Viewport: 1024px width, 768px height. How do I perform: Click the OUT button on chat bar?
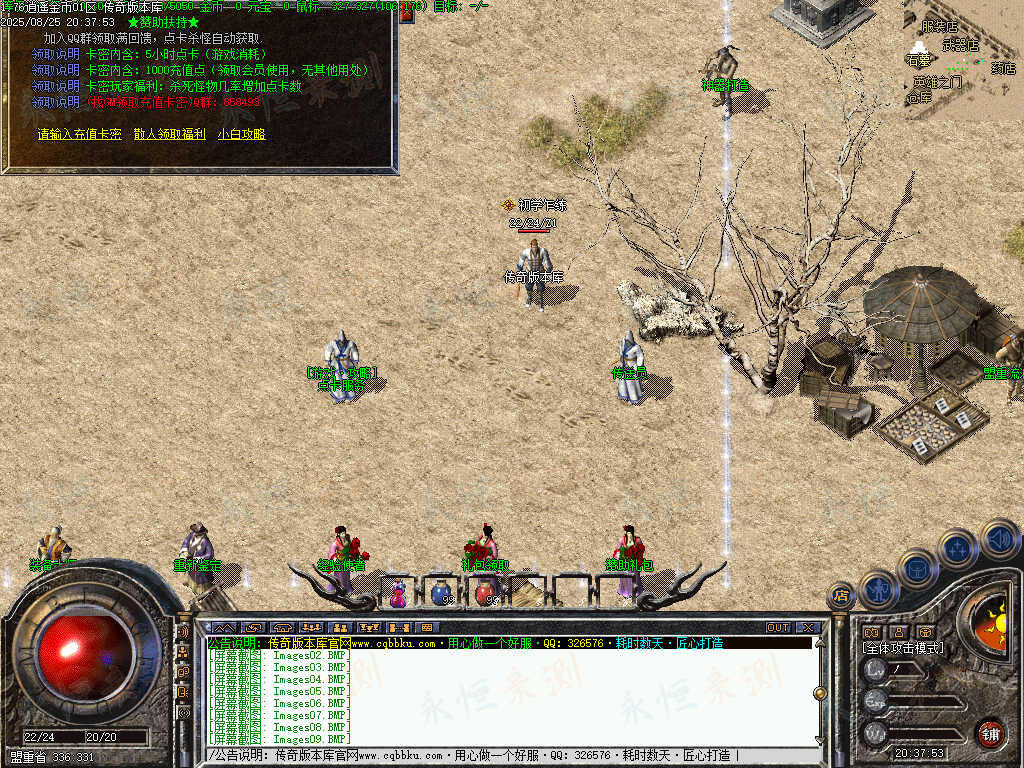click(778, 628)
